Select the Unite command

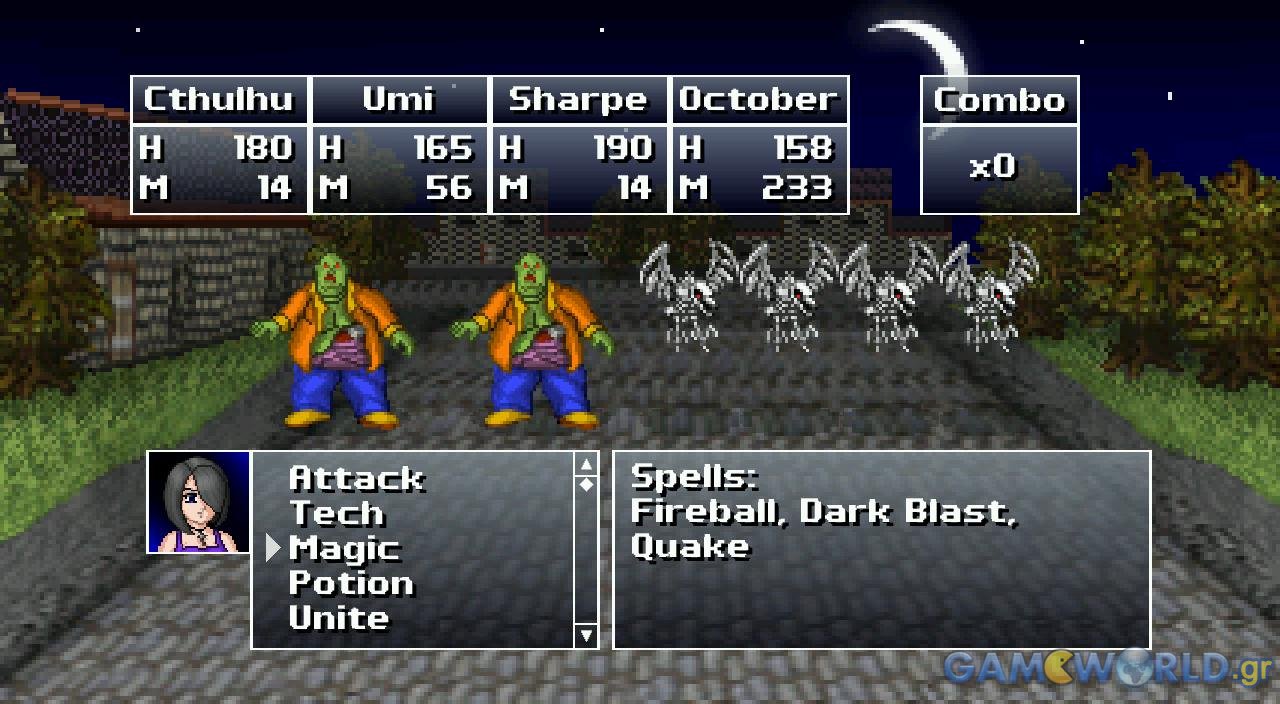point(338,619)
